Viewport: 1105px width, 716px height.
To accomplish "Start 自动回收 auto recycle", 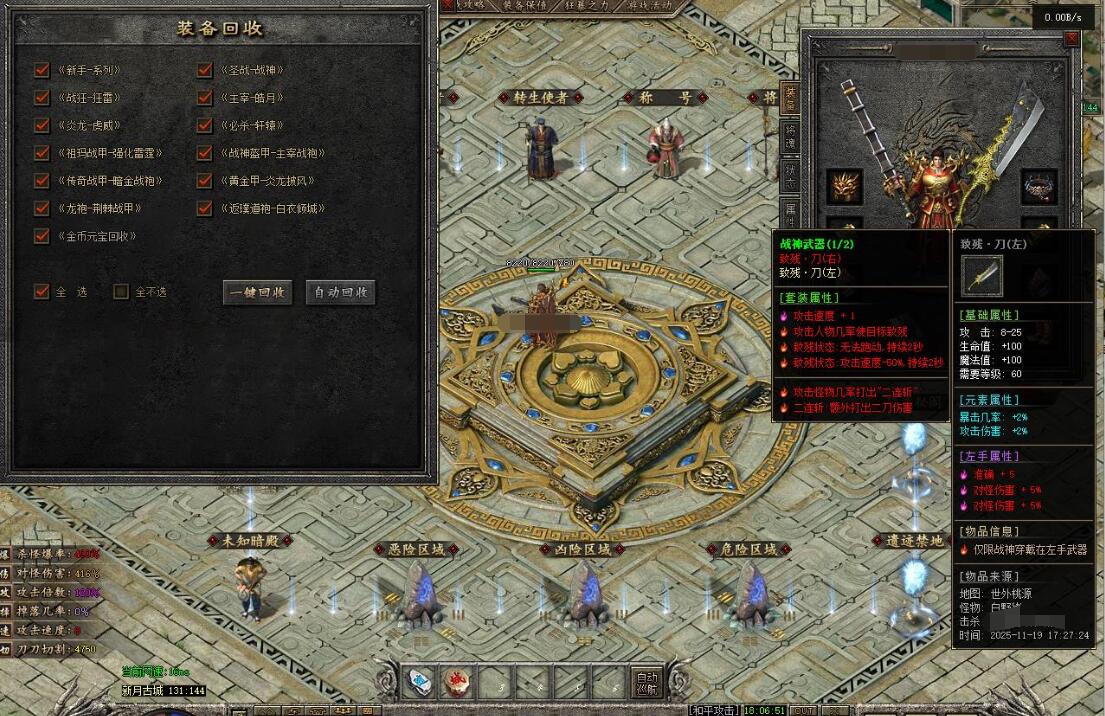I will click(x=341, y=292).
